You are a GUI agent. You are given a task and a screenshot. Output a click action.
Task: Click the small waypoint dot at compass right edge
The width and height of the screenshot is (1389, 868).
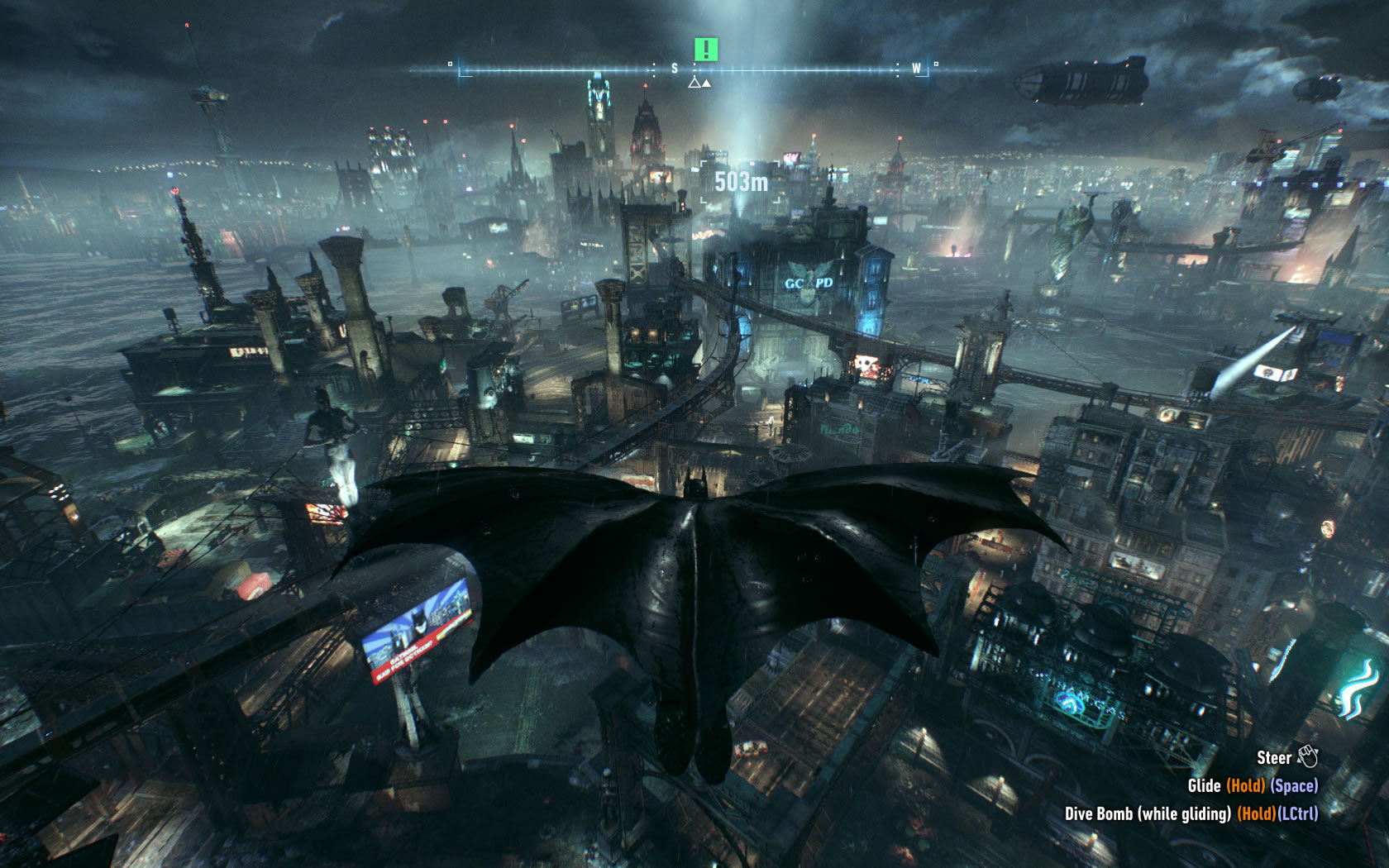pos(936,62)
